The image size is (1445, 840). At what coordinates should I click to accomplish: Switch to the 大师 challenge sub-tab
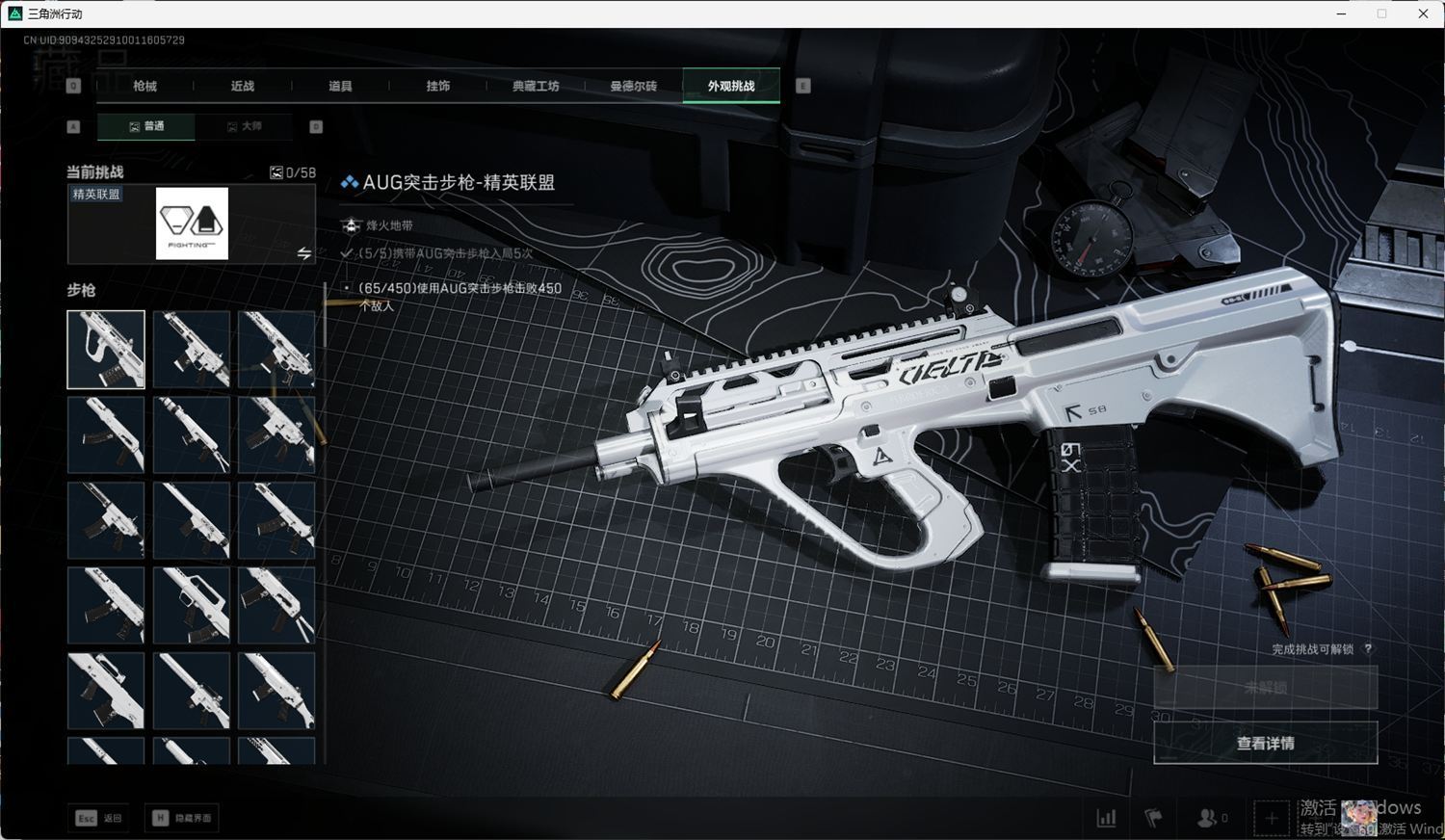point(245,126)
